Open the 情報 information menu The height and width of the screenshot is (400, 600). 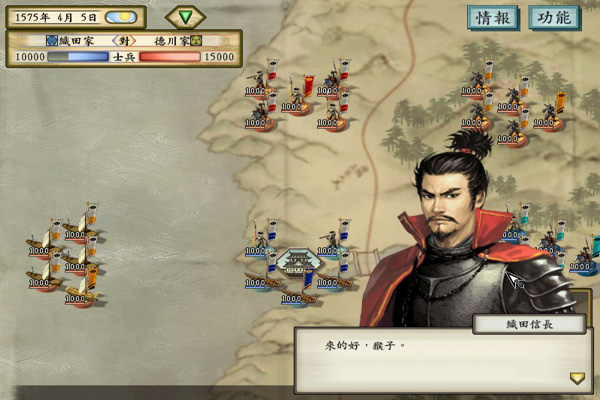click(x=493, y=18)
